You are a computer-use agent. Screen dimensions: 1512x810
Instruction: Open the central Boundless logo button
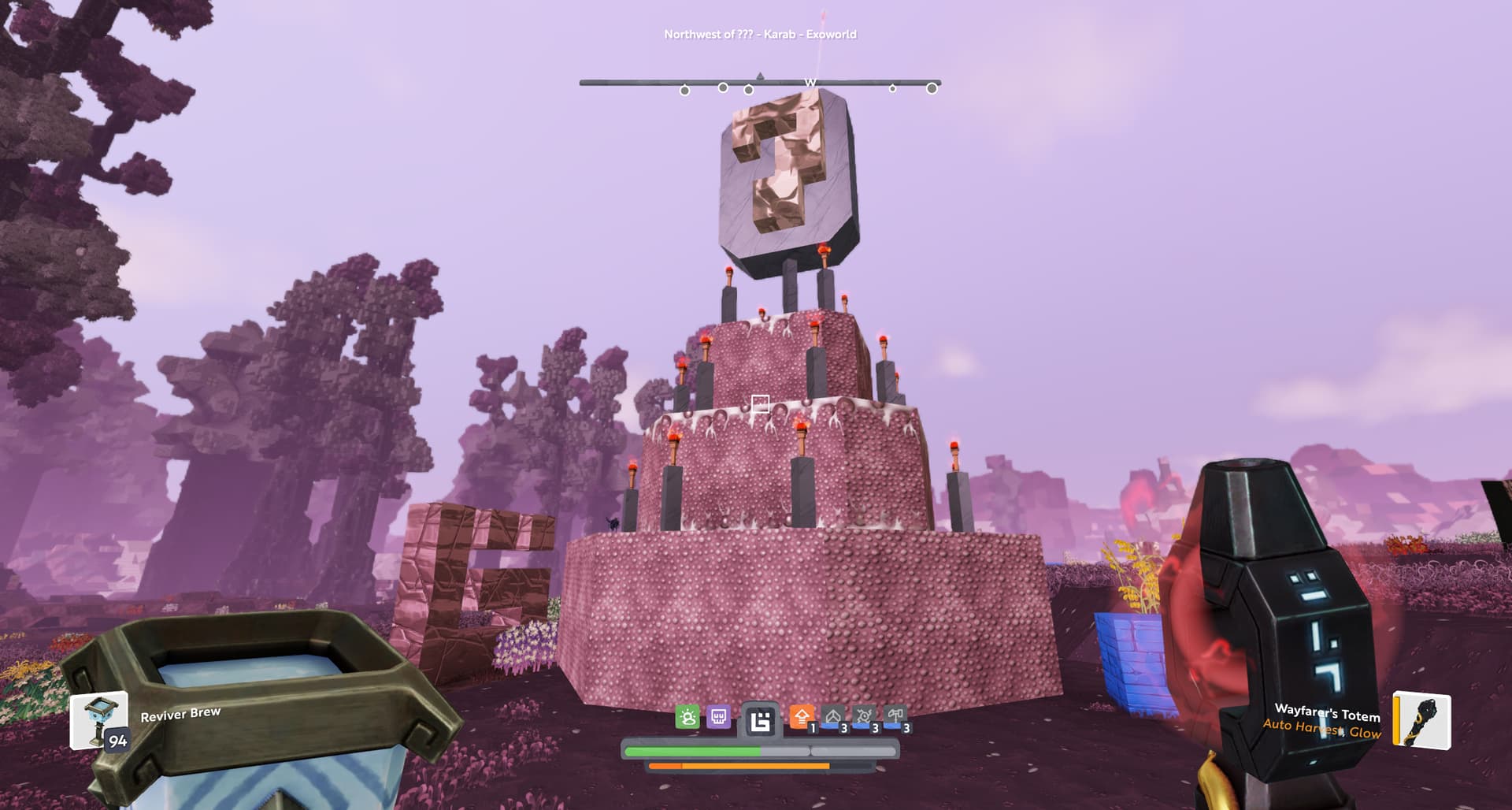click(760, 720)
